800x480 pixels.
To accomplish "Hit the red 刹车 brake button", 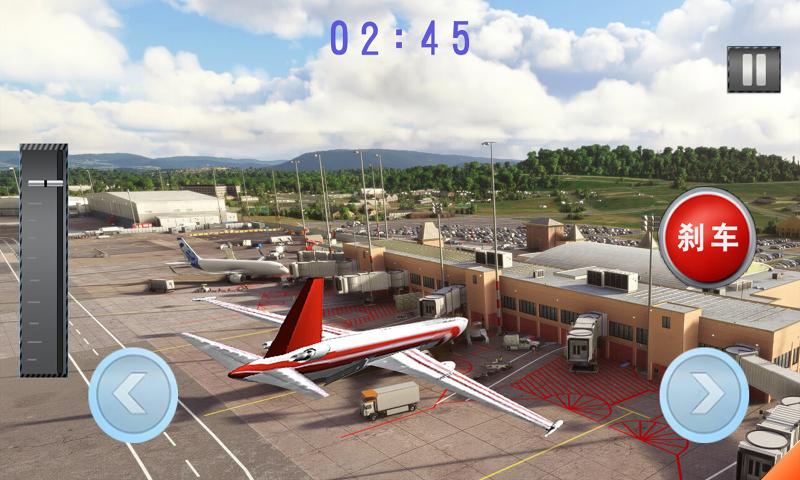I will pyautogui.click(x=707, y=237).
